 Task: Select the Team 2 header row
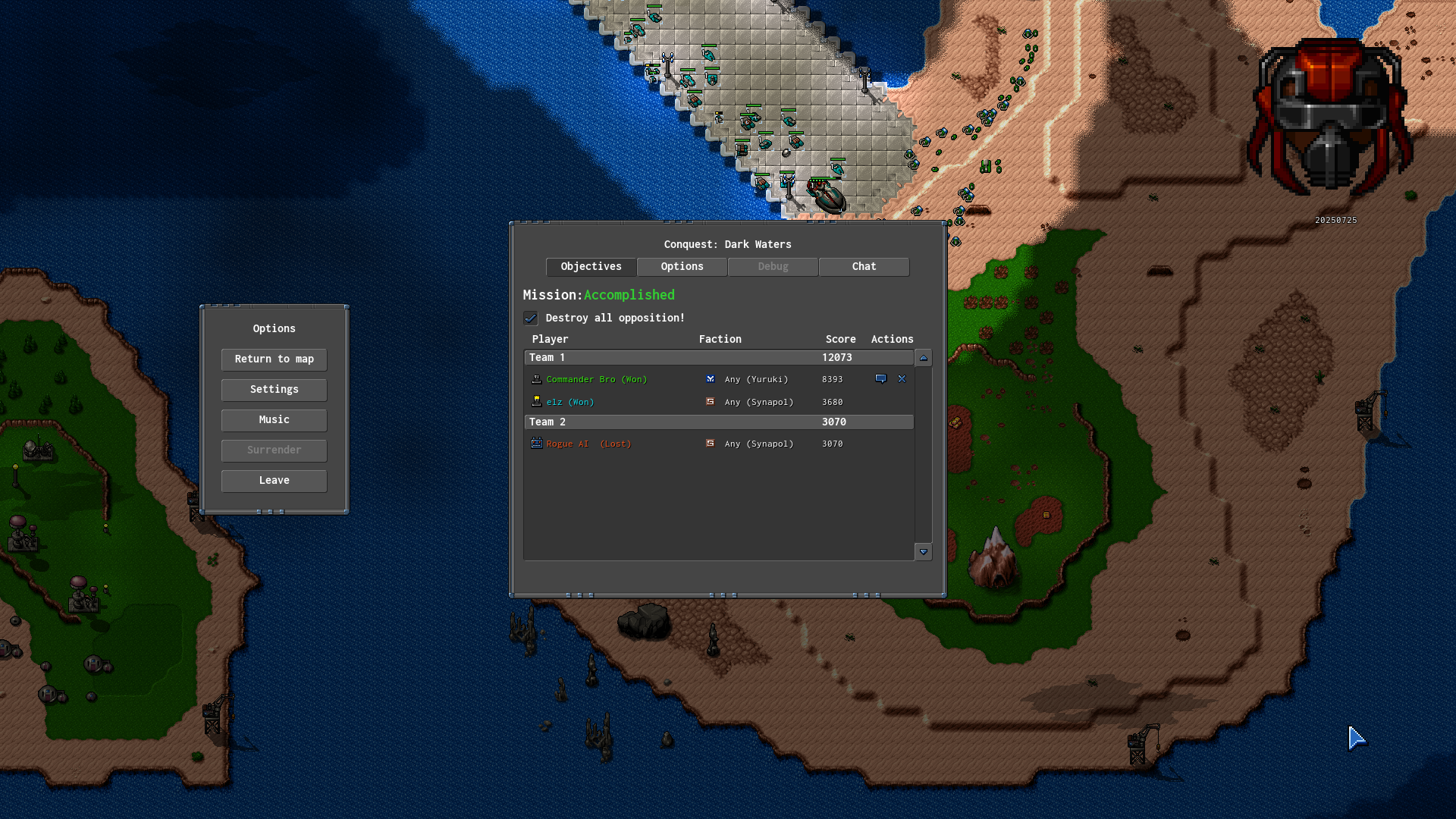(x=718, y=422)
